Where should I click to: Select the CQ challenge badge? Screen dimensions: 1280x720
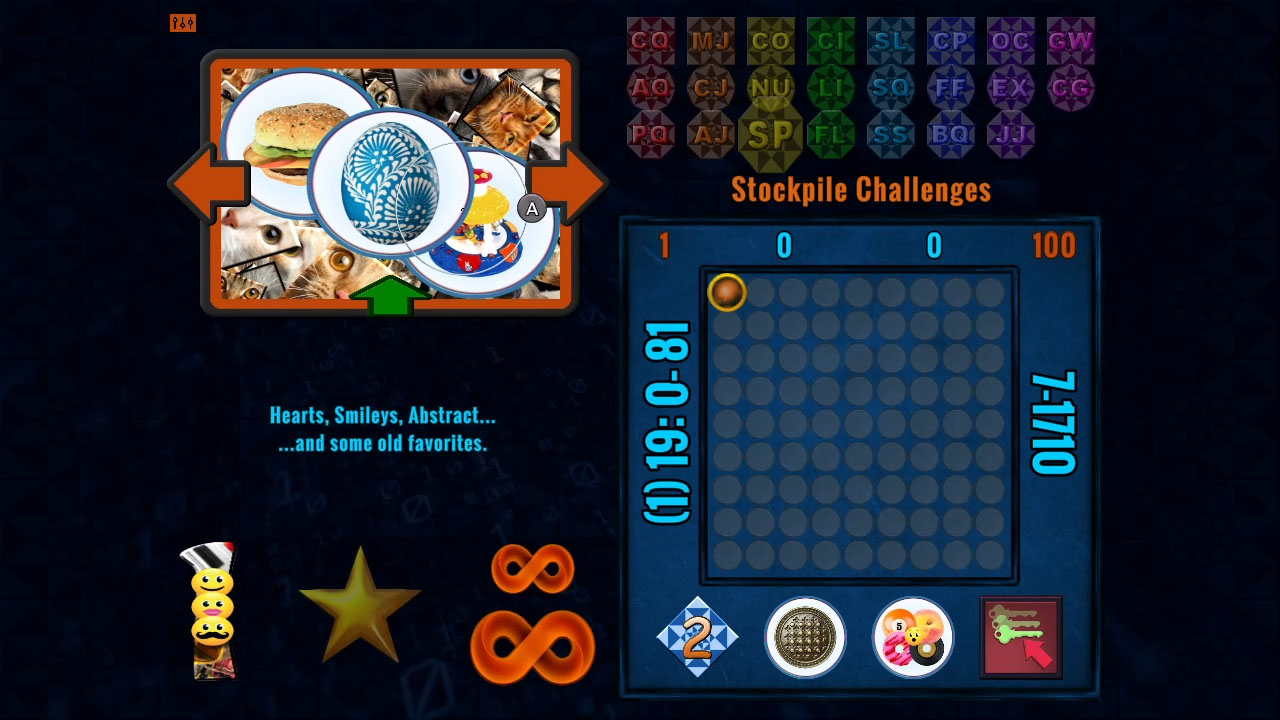click(x=651, y=42)
